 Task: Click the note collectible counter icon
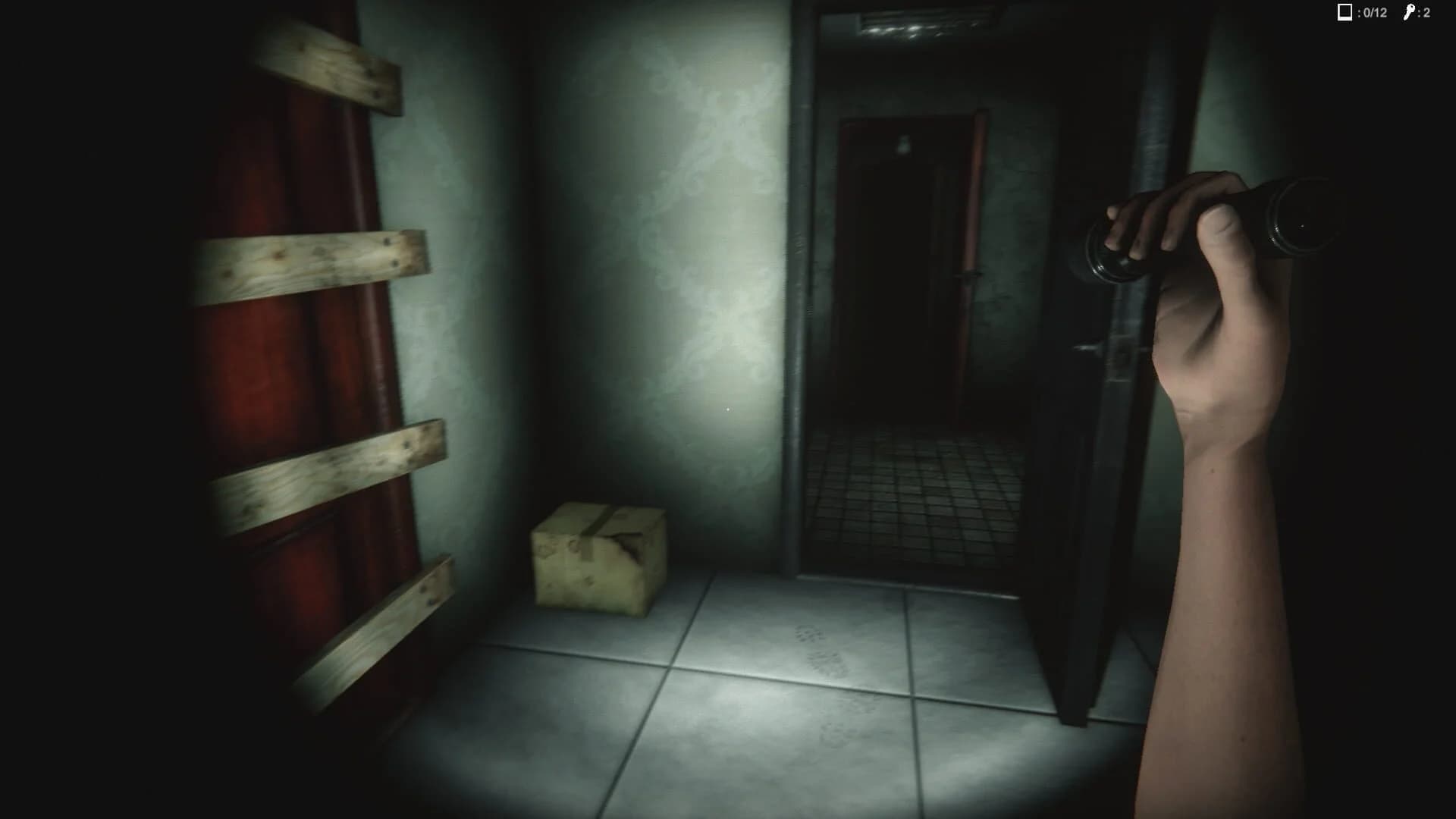[1345, 12]
